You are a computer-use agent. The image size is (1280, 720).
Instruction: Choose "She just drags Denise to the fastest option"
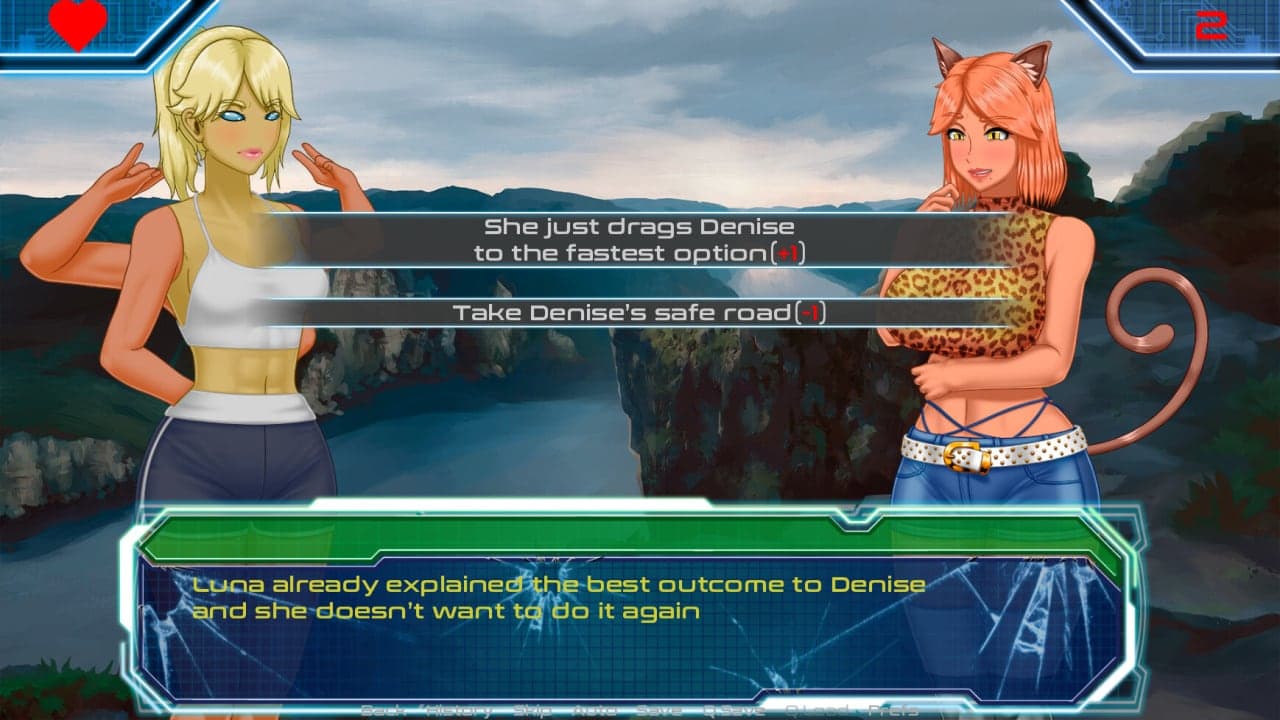tap(640, 240)
